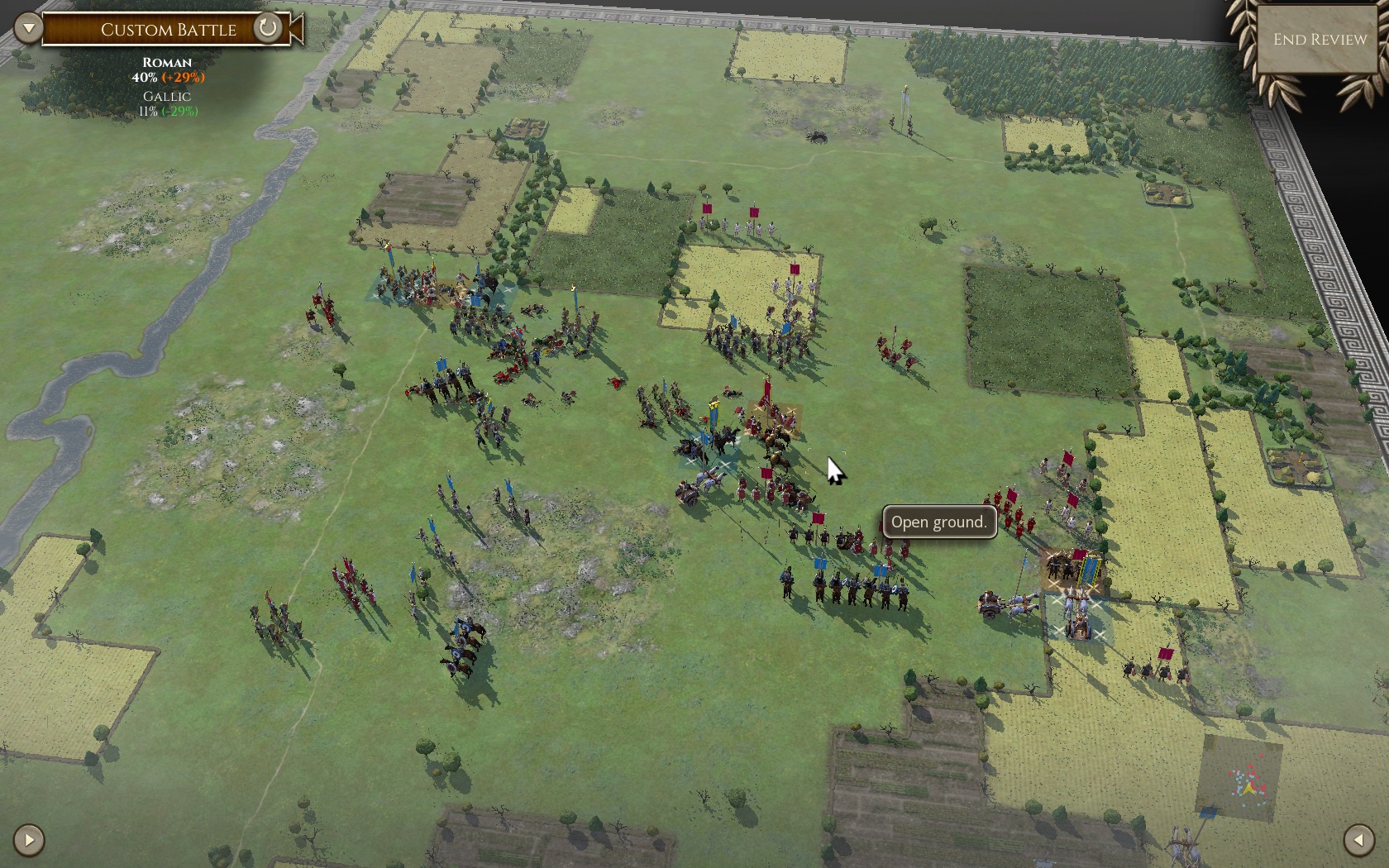Click the End Review button
Viewport: 1389px width, 868px height.
pos(1320,40)
